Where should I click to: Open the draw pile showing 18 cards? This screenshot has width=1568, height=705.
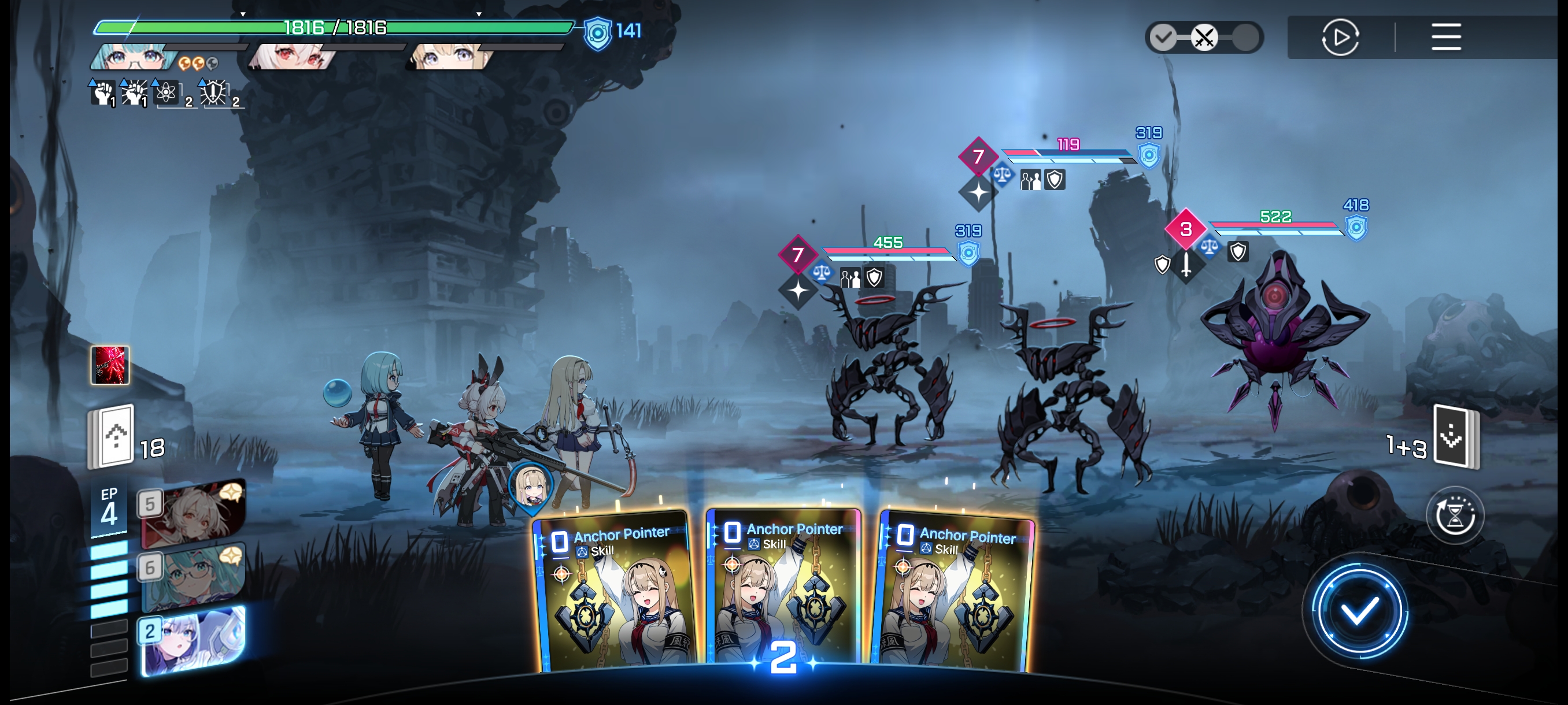click(113, 437)
